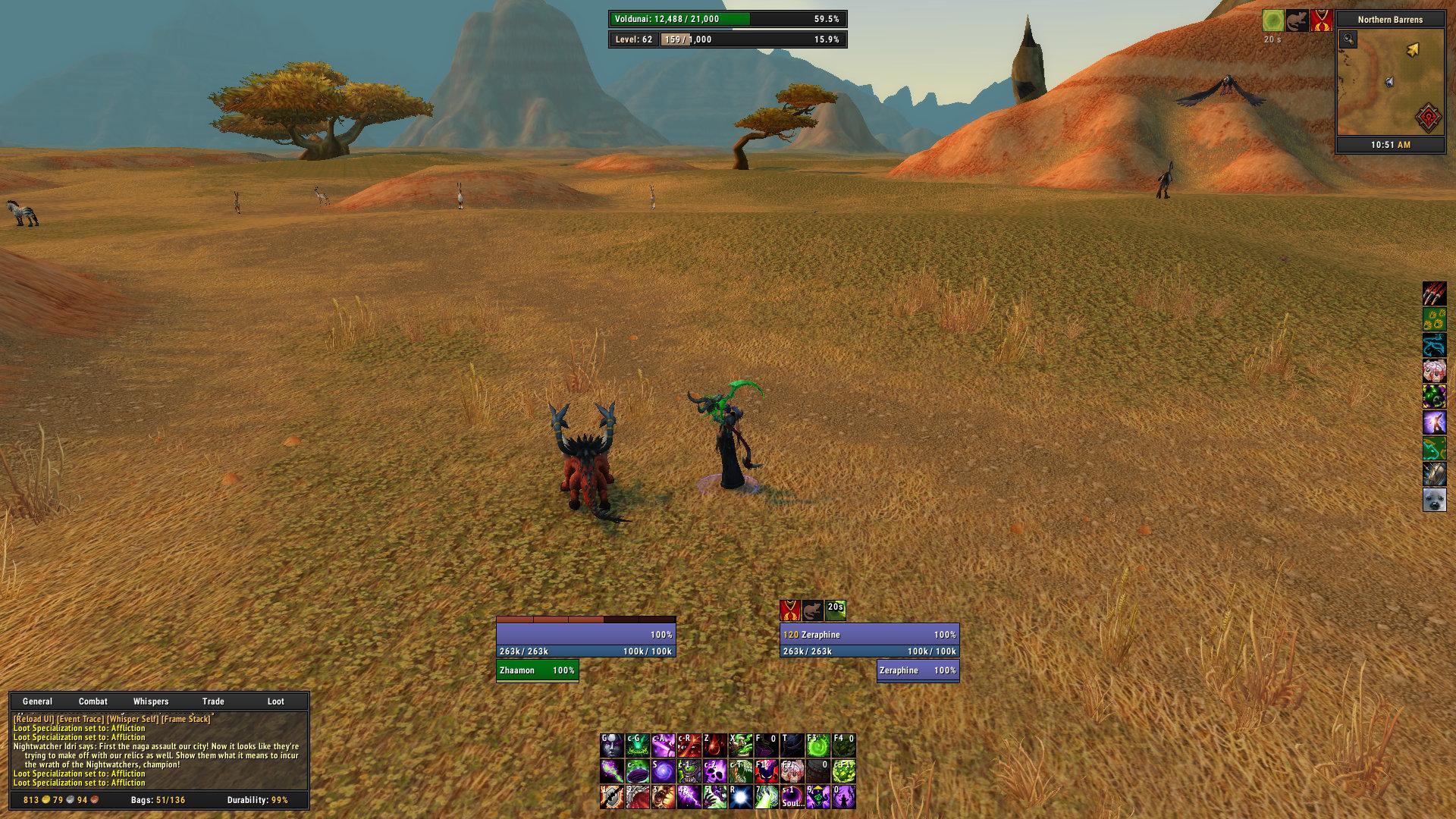The height and width of the screenshot is (819, 1456).
Task: Activate the ability bound to key R
Action: (740, 797)
